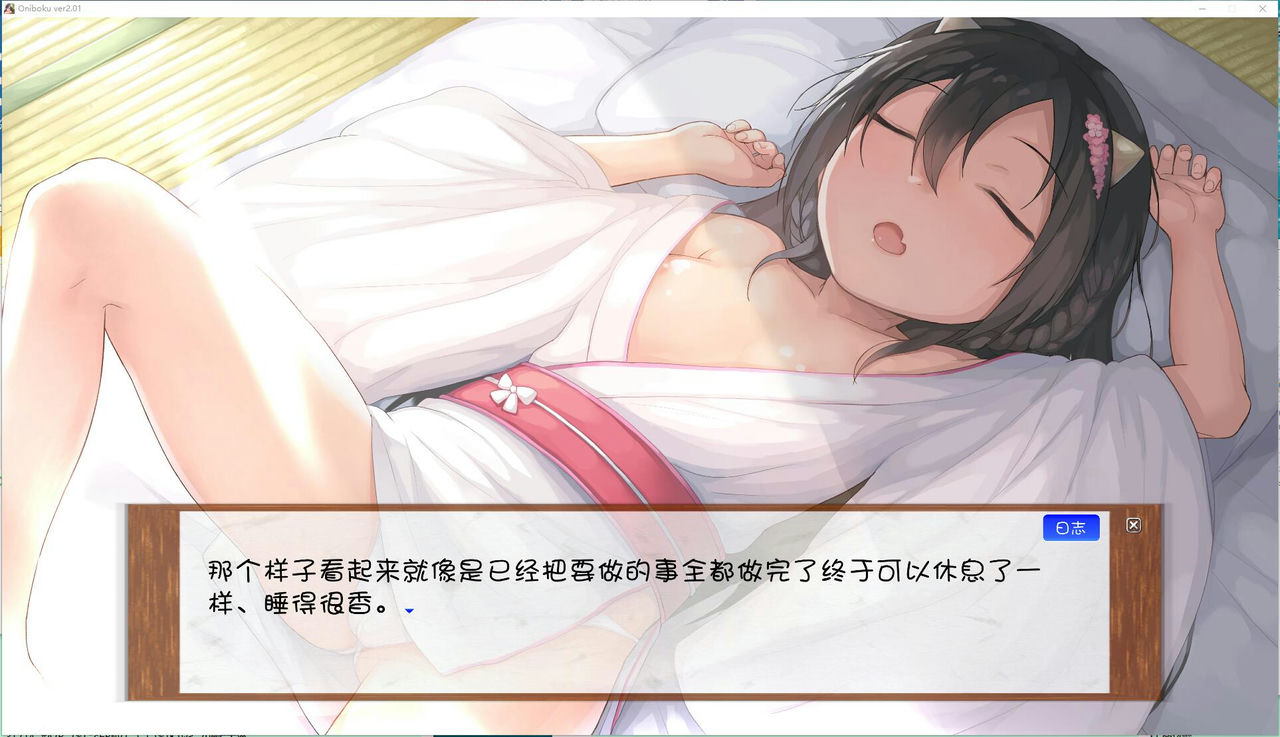Image resolution: width=1280 pixels, height=737 pixels.
Task: Click the Oniboku application icon in the title bar
Action: [x=10, y=8]
